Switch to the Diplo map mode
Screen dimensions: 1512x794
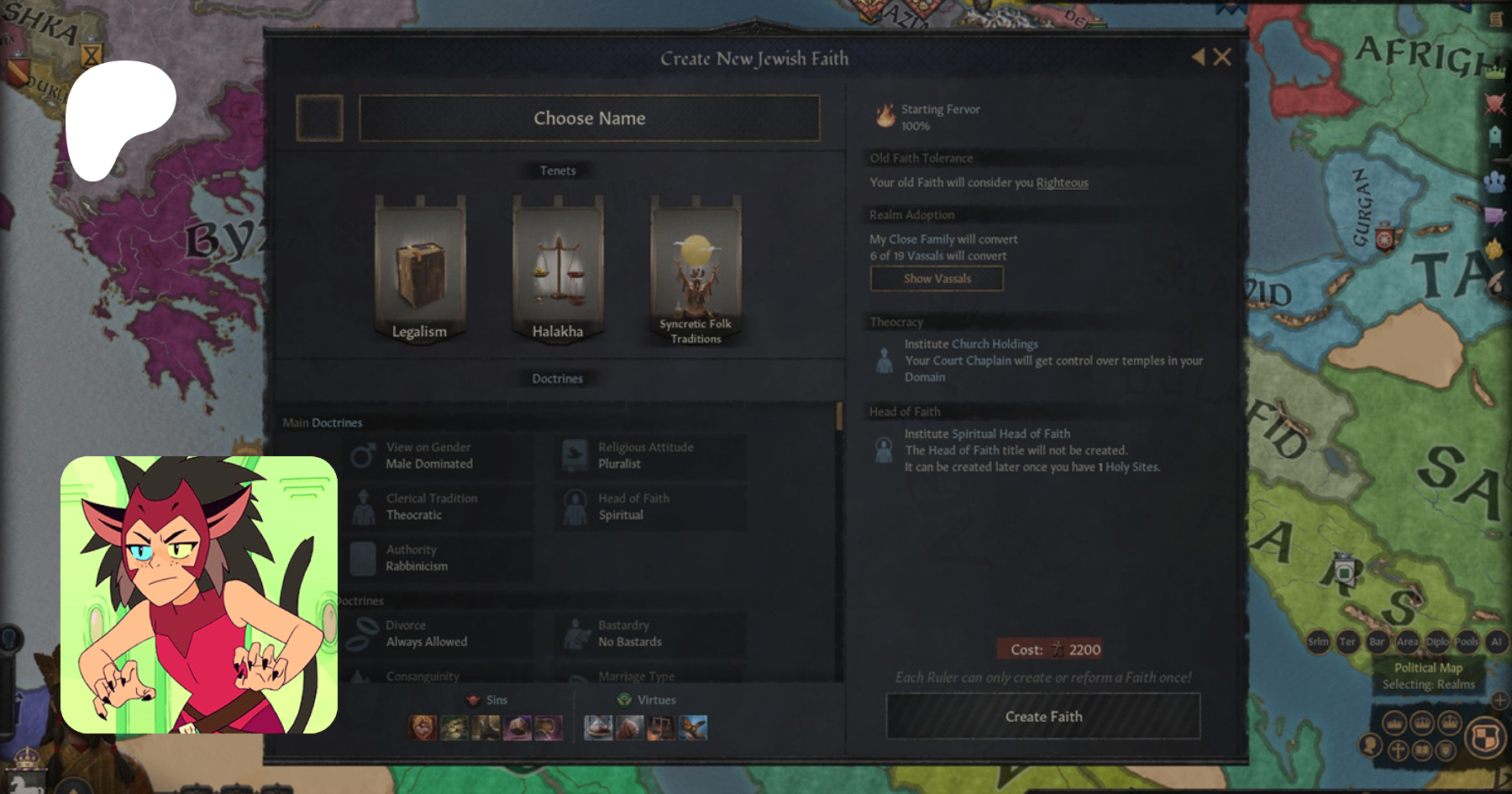(x=1437, y=642)
